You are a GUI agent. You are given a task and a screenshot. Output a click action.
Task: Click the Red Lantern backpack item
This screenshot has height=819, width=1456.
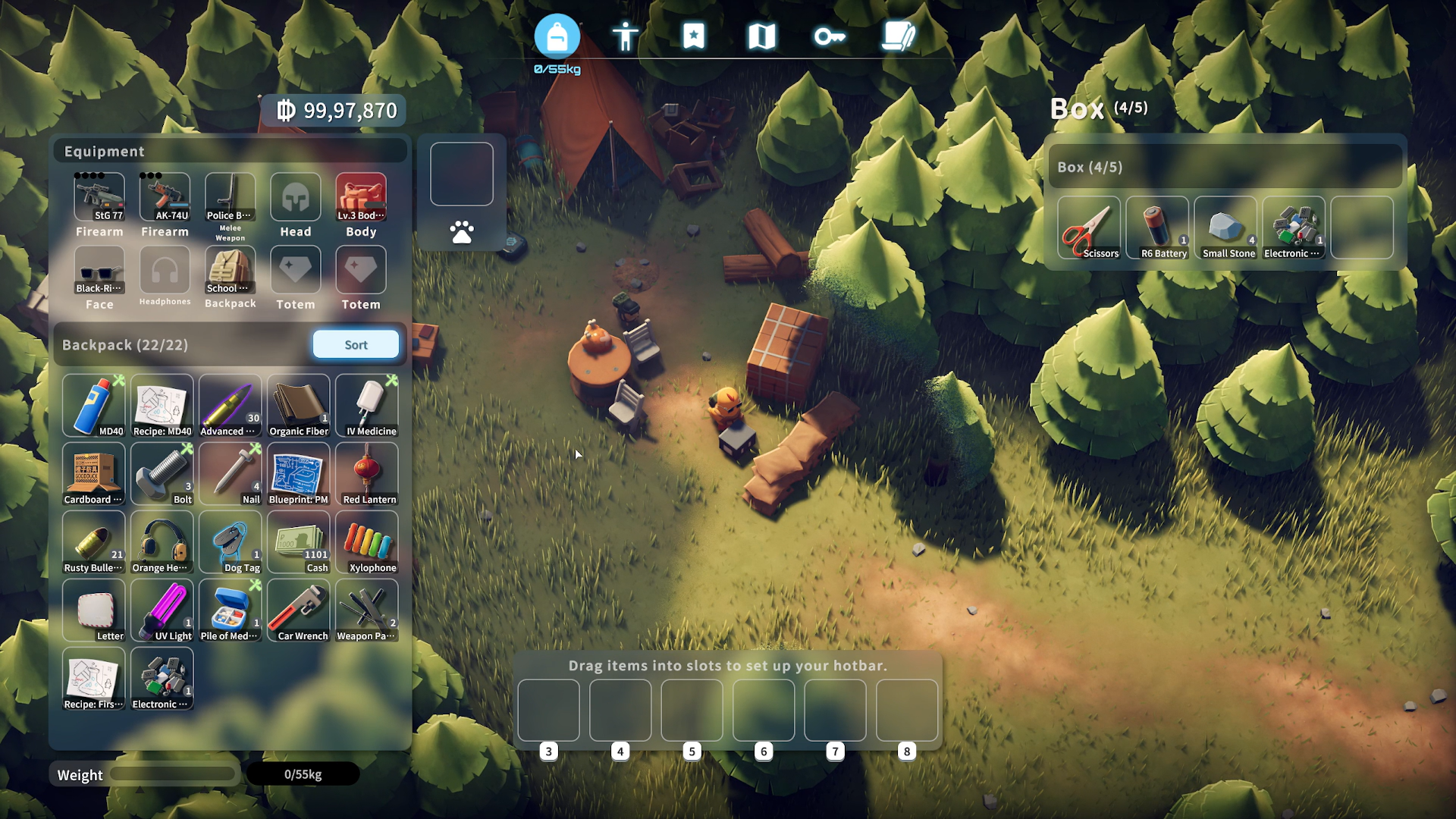click(x=367, y=475)
